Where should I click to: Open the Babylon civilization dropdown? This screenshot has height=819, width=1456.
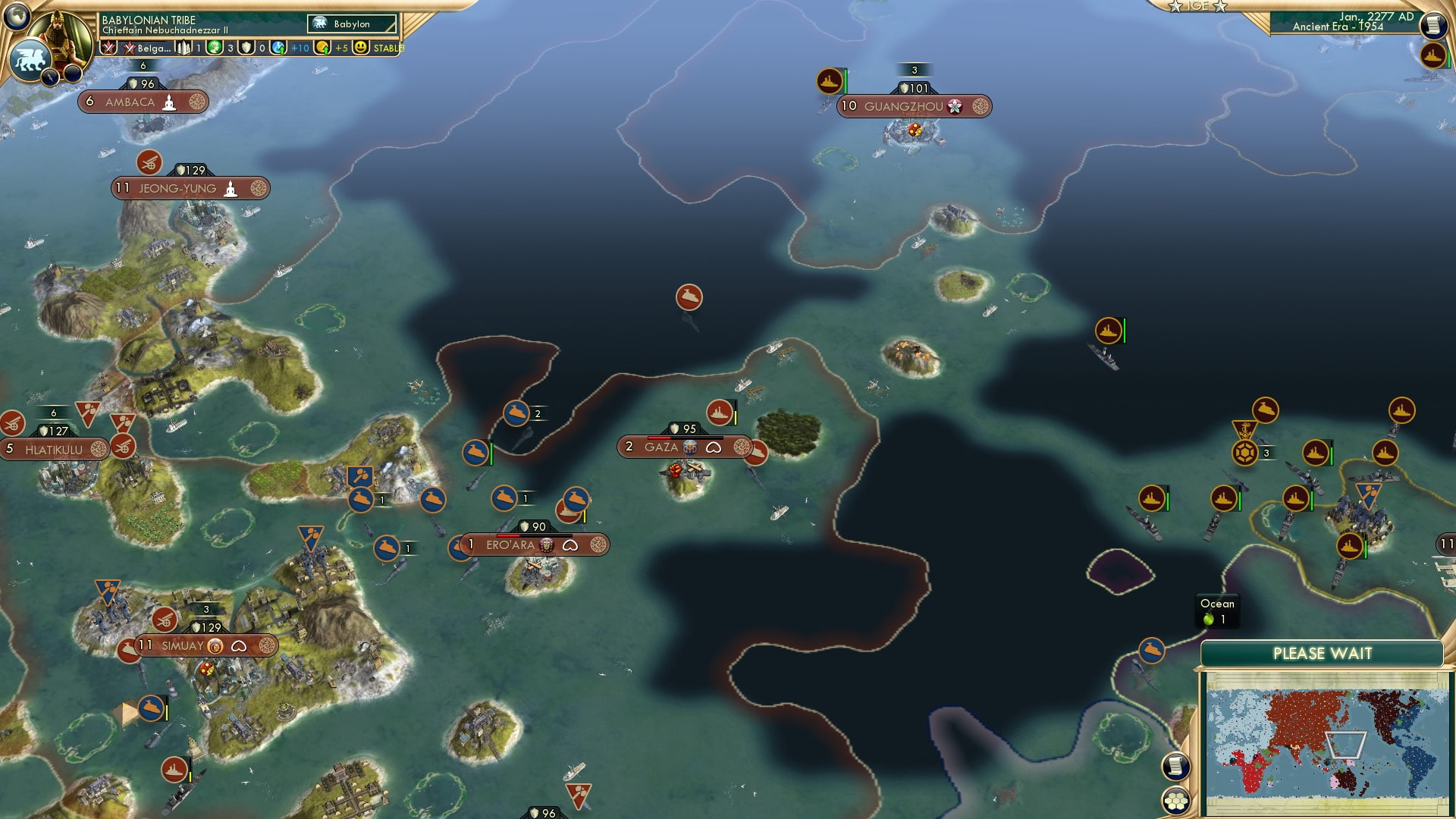click(x=350, y=24)
